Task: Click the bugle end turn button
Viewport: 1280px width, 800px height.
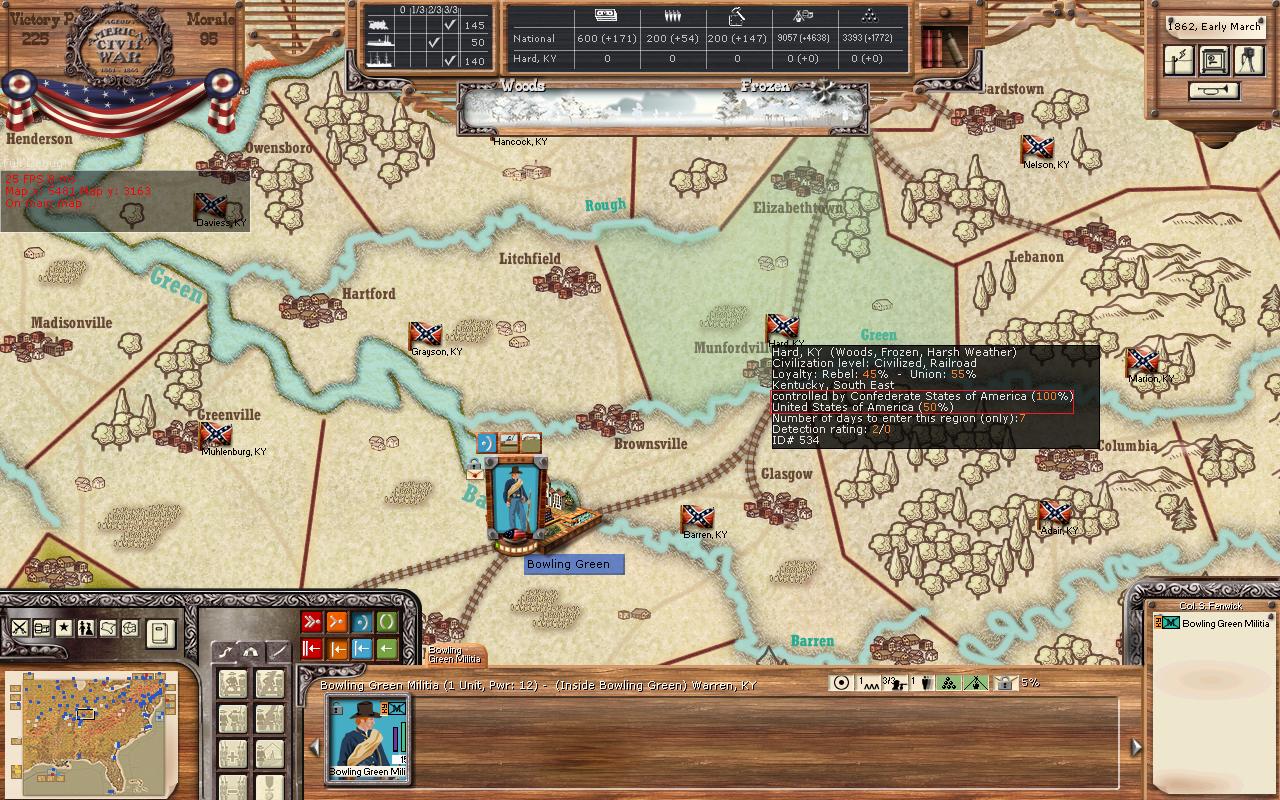Action: pyautogui.click(x=1214, y=91)
